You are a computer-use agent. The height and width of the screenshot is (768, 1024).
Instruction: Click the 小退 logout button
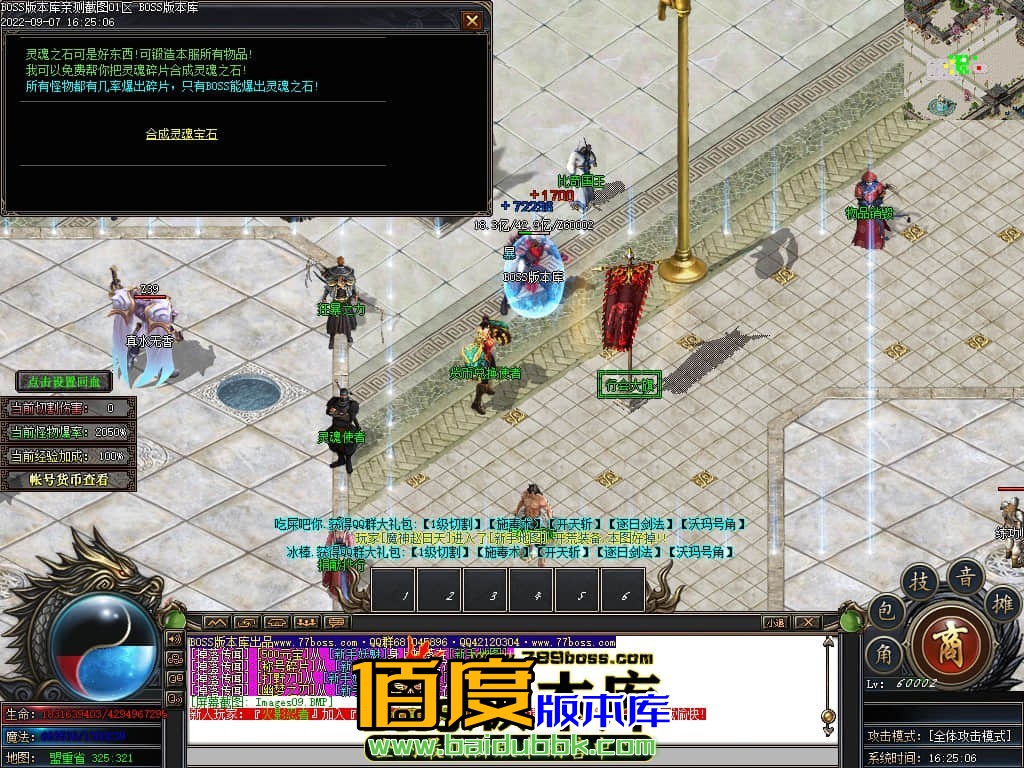click(775, 622)
